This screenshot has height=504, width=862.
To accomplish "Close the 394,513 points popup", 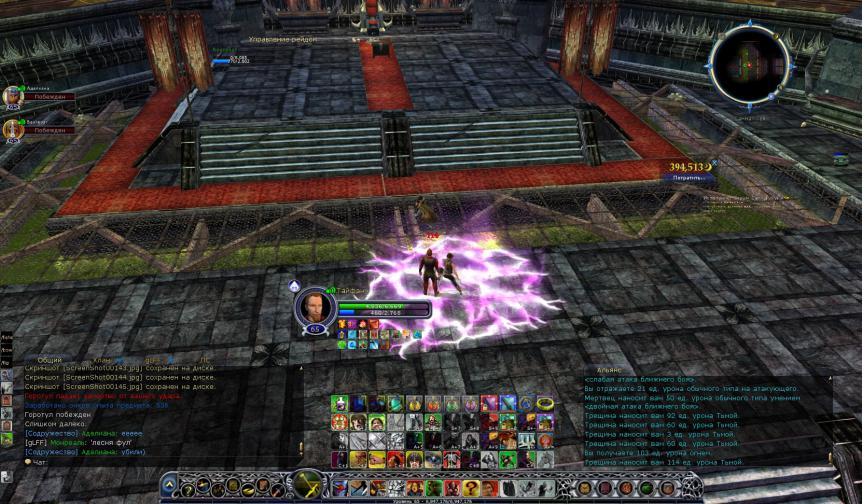I will pos(714,163).
